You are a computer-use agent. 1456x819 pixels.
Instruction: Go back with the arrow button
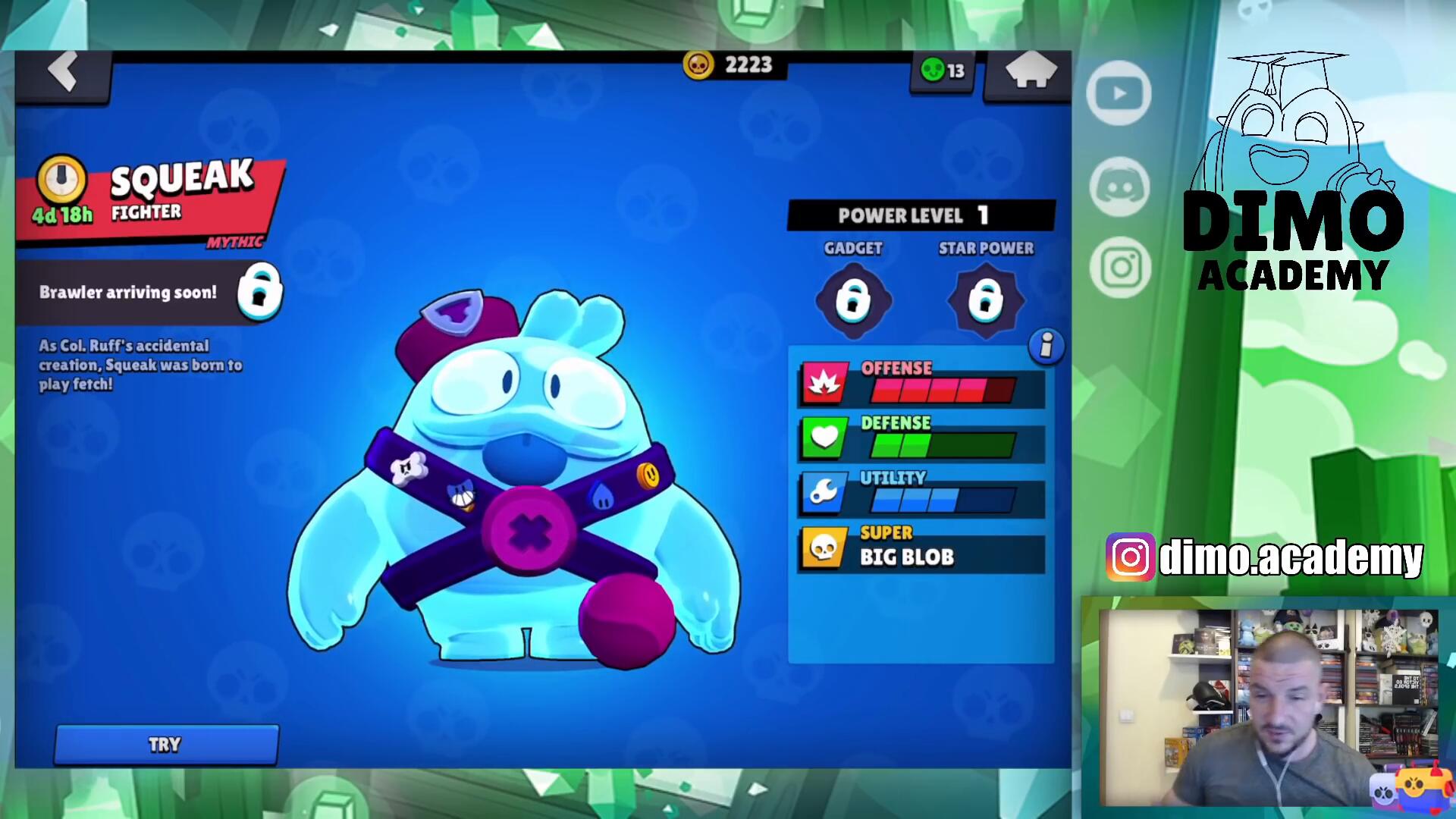tap(64, 73)
